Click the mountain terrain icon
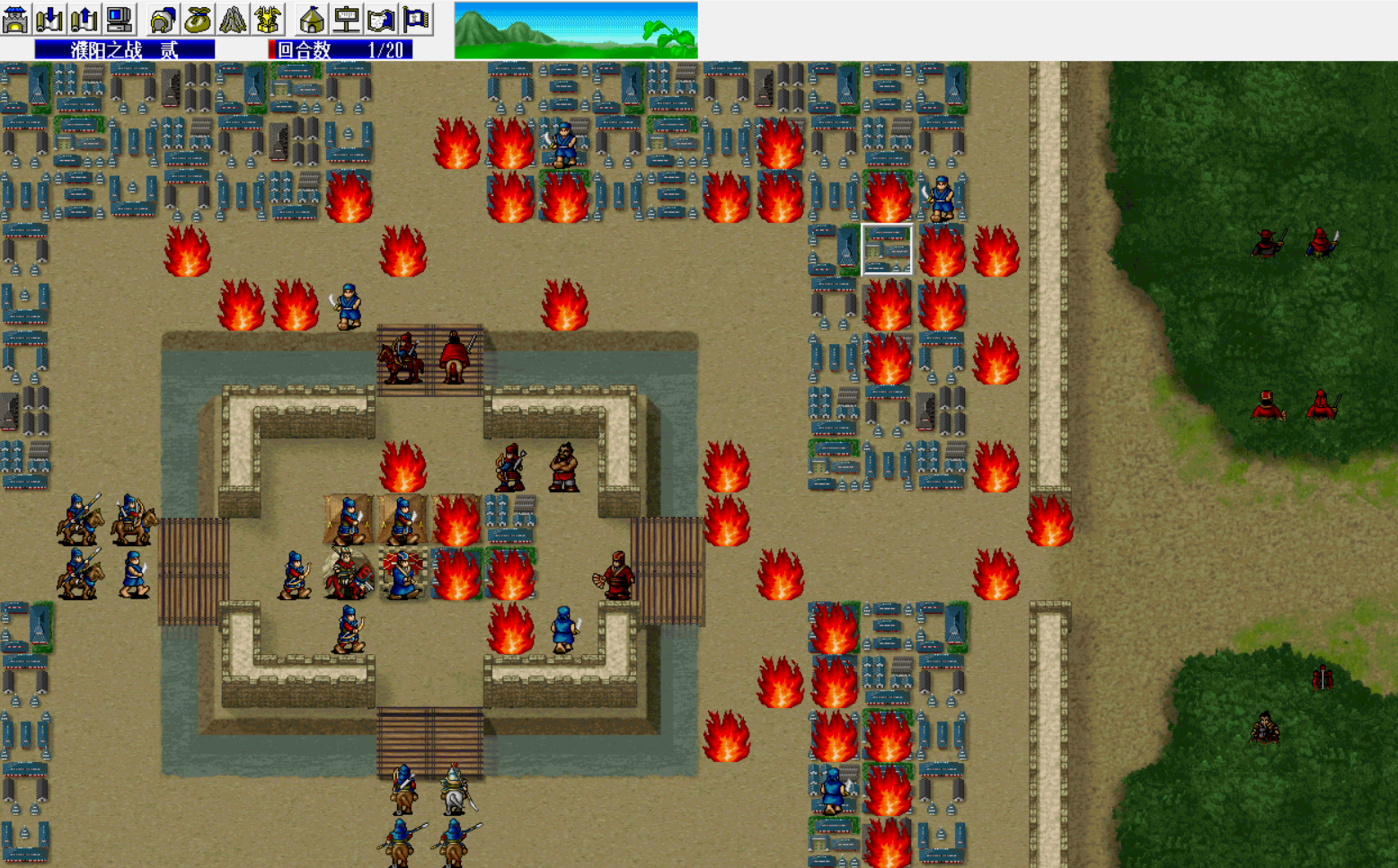1398x868 pixels. point(233,19)
